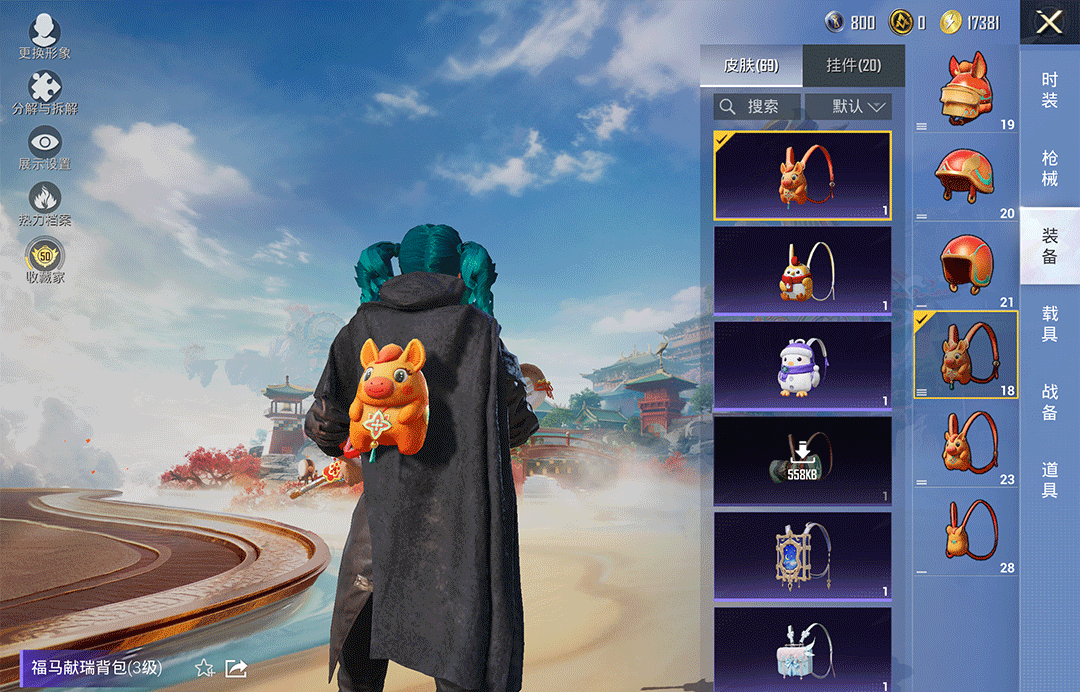This screenshot has height=692, width=1080.
Task: Switch to the 挂件 pendants tab
Action: (x=854, y=66)
